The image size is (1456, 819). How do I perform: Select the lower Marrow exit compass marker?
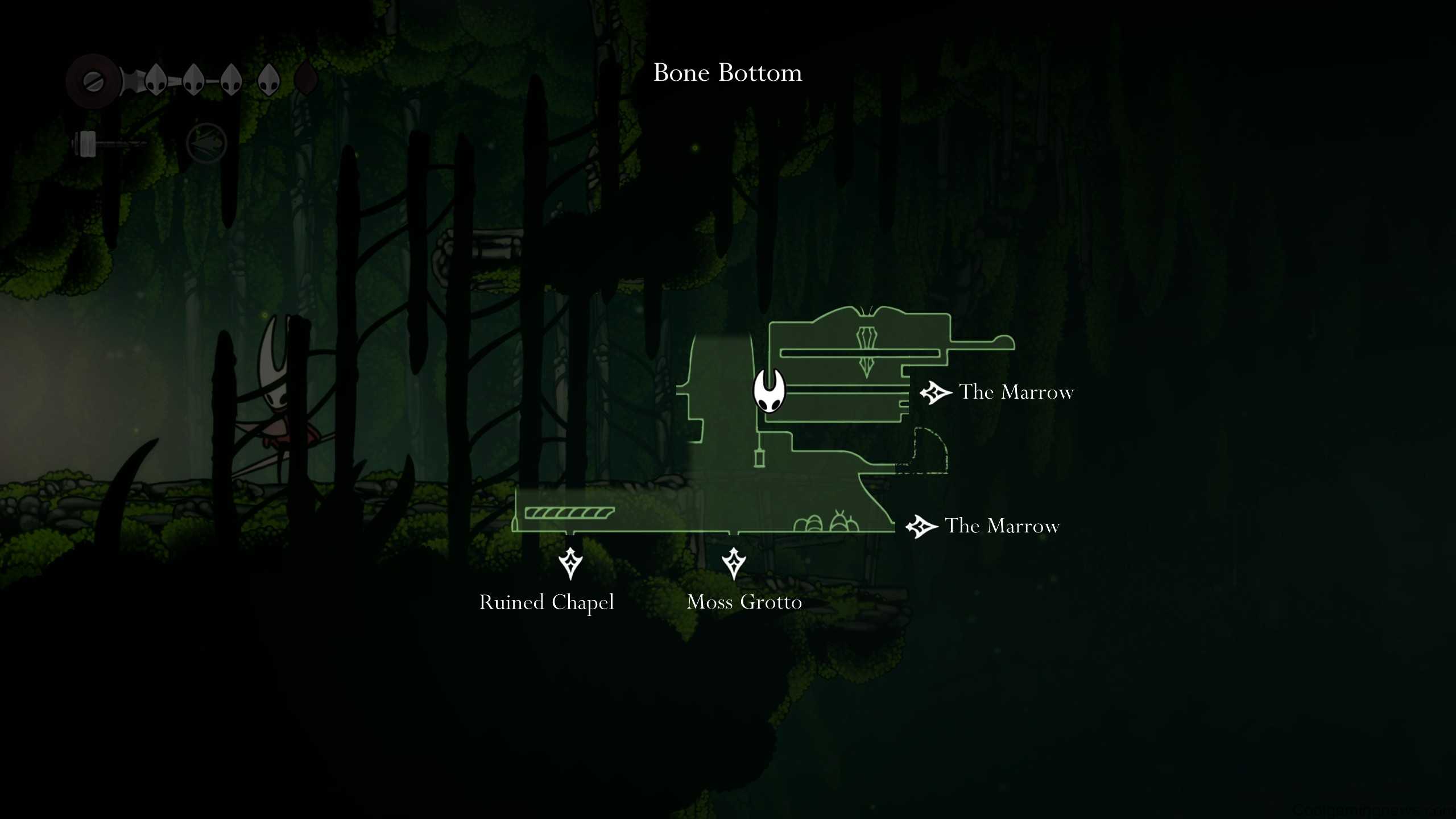[923, 526]
